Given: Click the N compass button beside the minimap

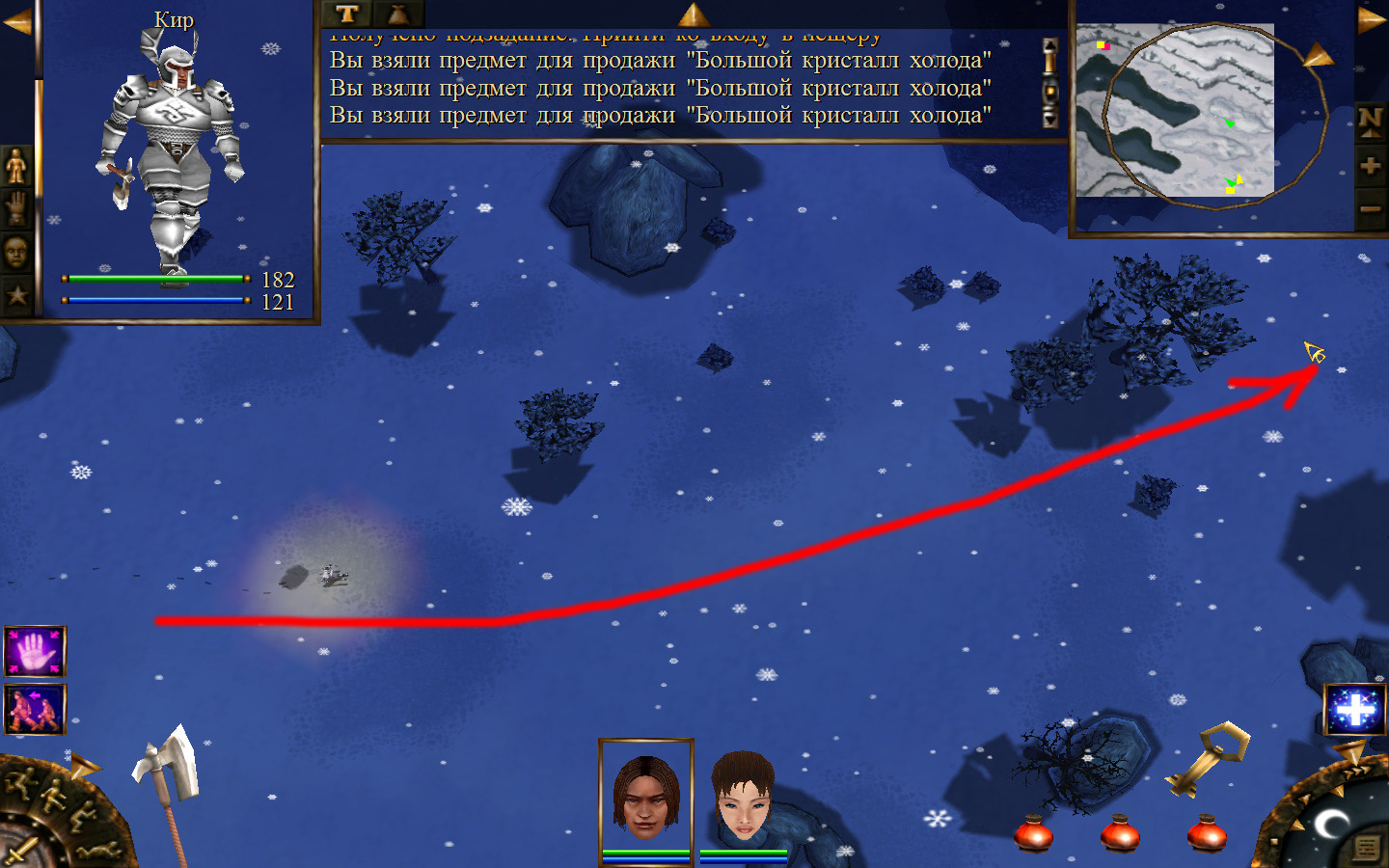Looking at the screenshot, I should tap(1370, 122).
